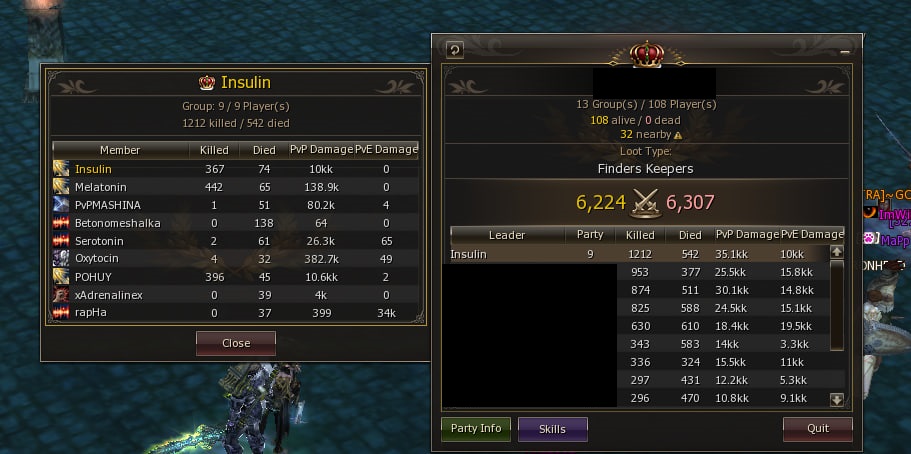Close the Insulin party info window
Viewport: 911px width, 454px height.
coord(235,343)
